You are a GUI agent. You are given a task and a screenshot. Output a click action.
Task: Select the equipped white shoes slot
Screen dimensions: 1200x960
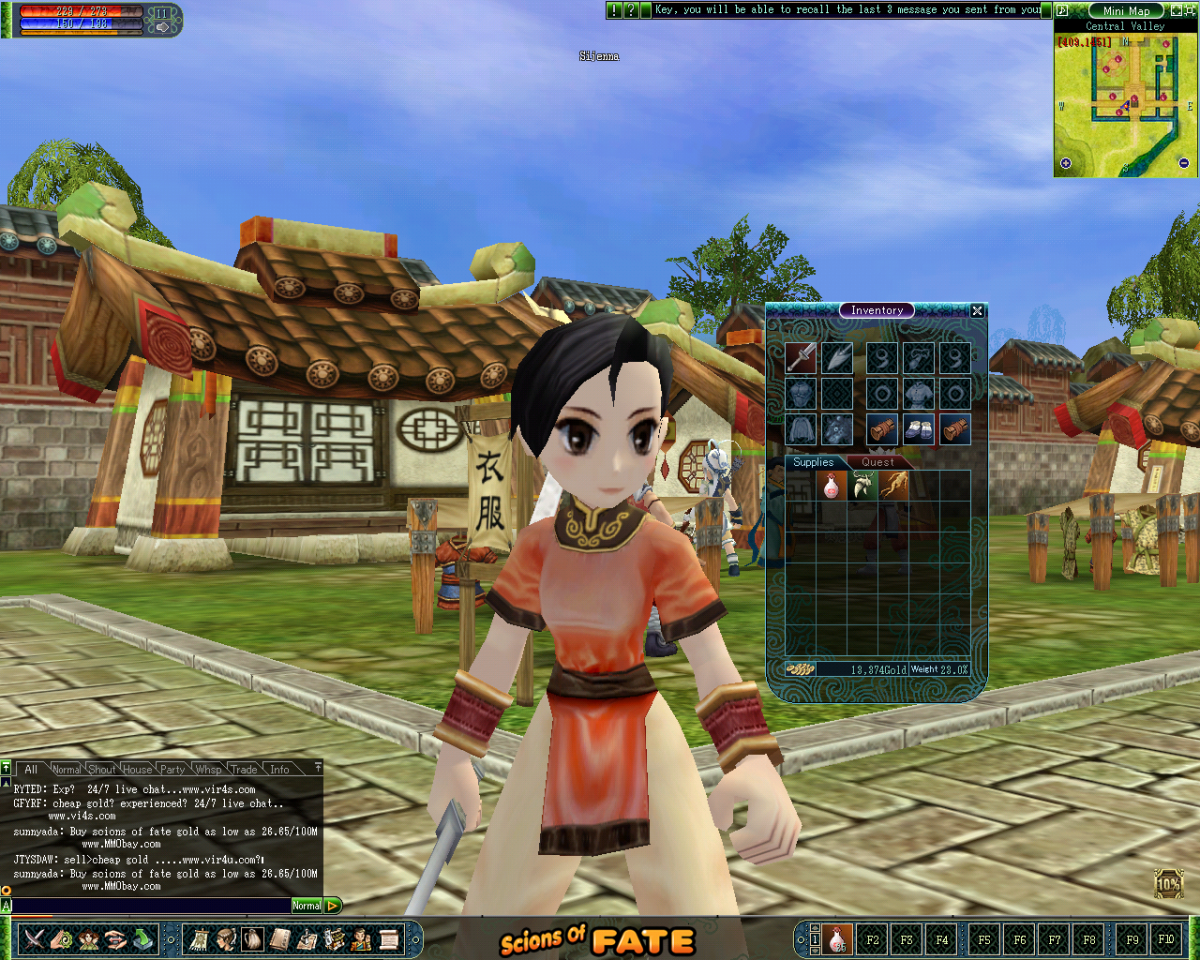click(x=919, y=429)
